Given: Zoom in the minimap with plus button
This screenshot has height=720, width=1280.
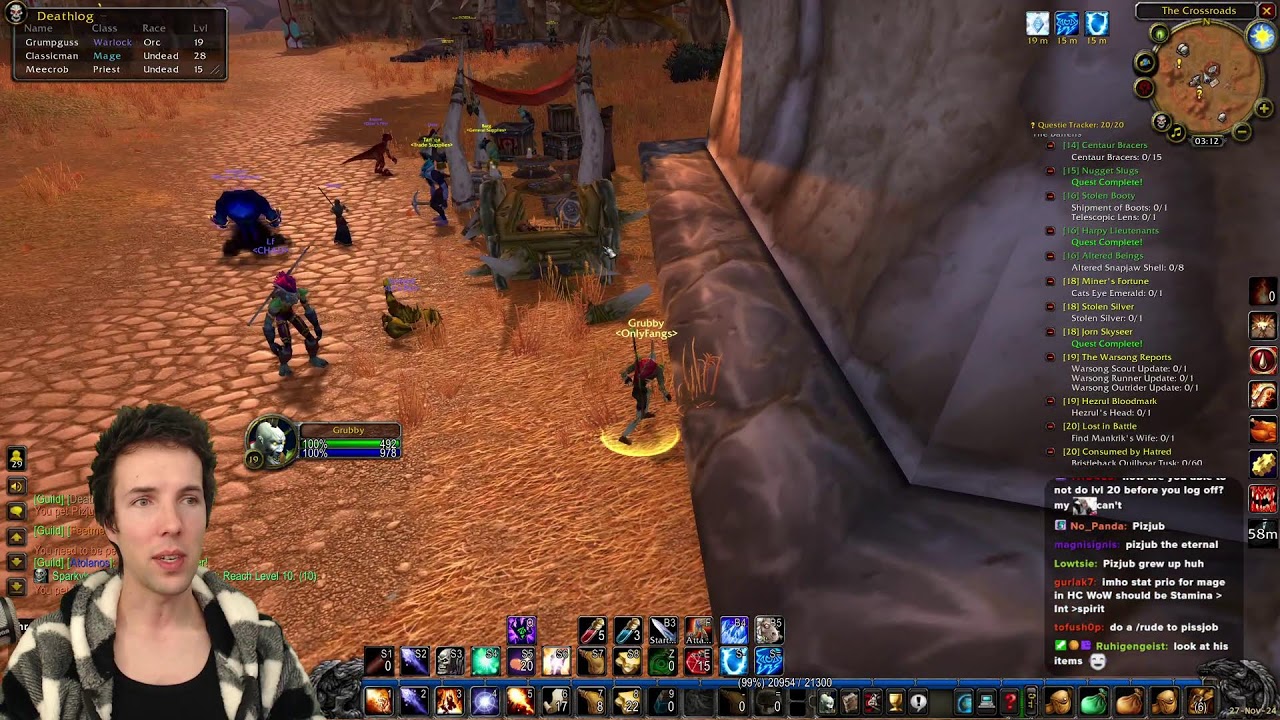Looking at the screenshot, I should 1264,108.
